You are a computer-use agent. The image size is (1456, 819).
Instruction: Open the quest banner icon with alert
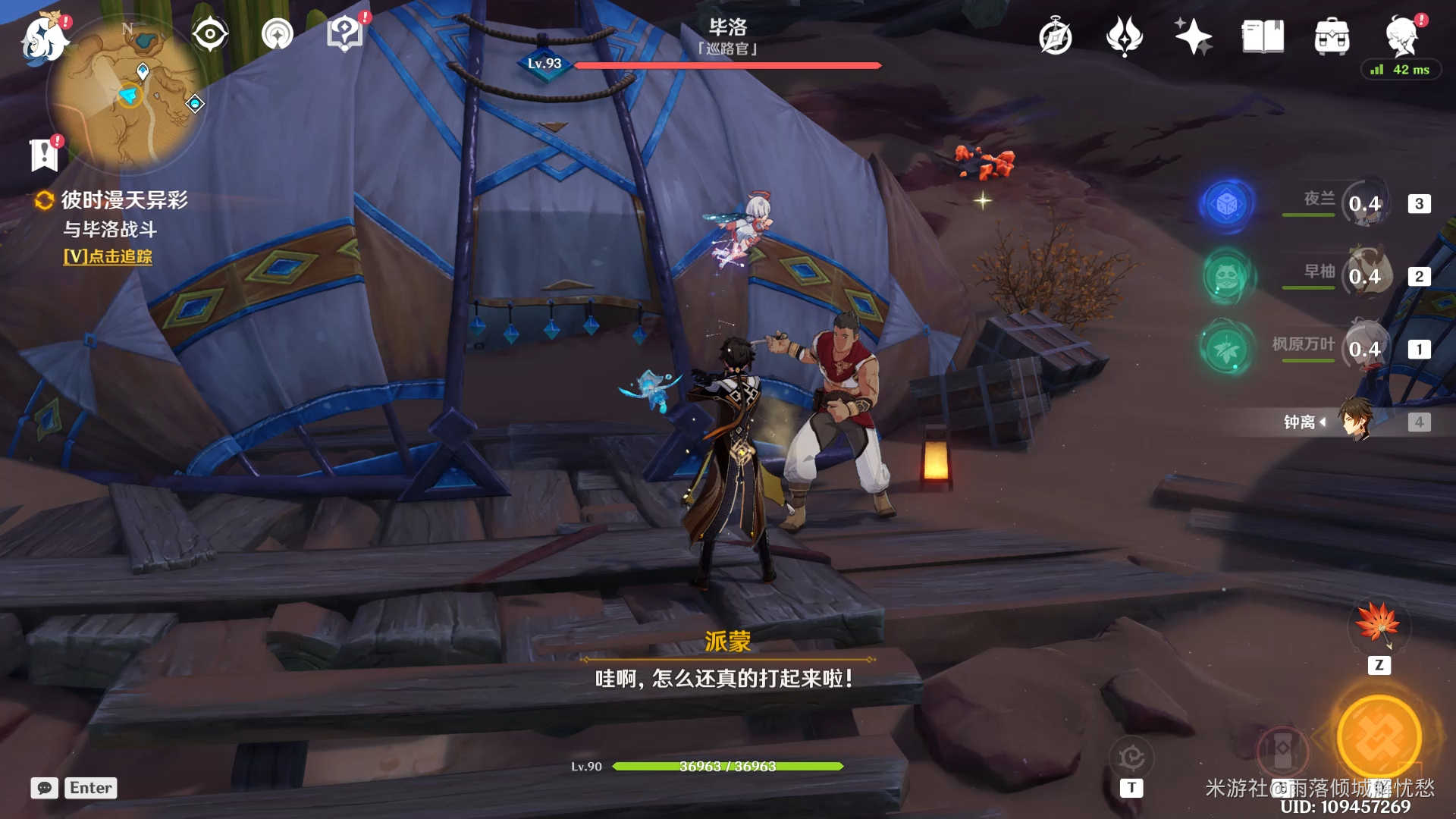tap(44, 155)
